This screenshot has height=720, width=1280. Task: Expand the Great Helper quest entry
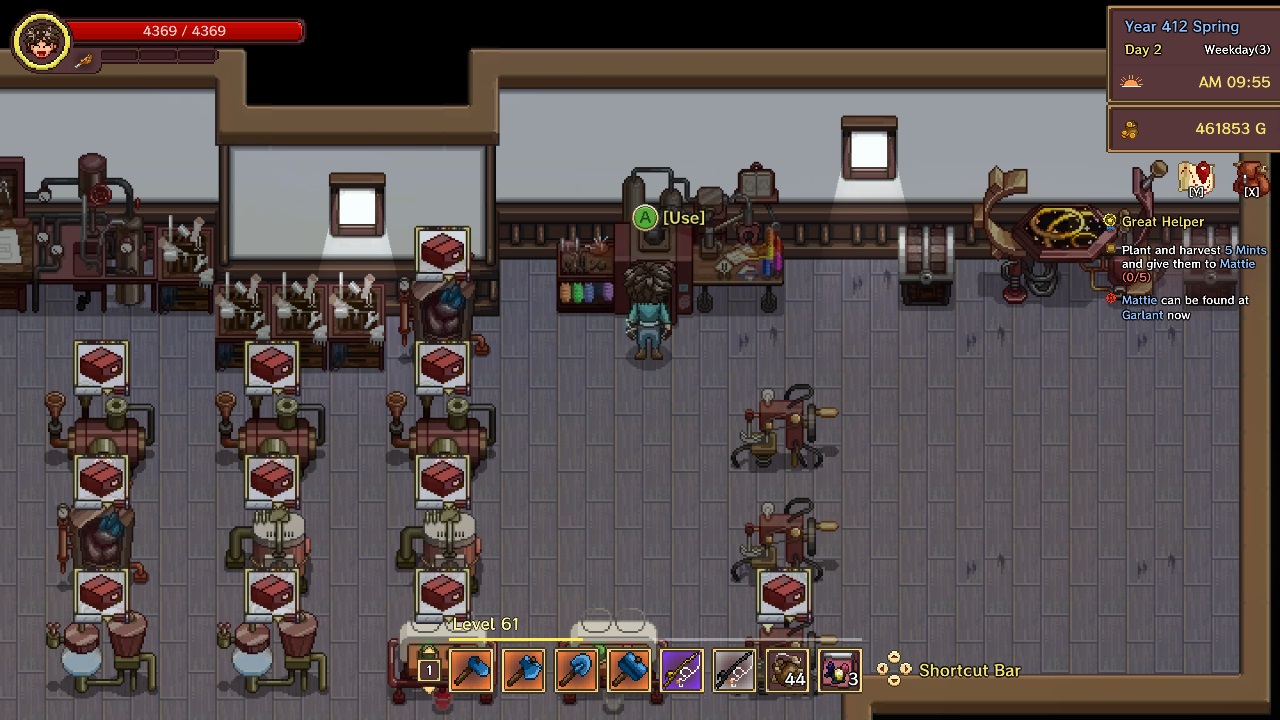point(1163,221)
